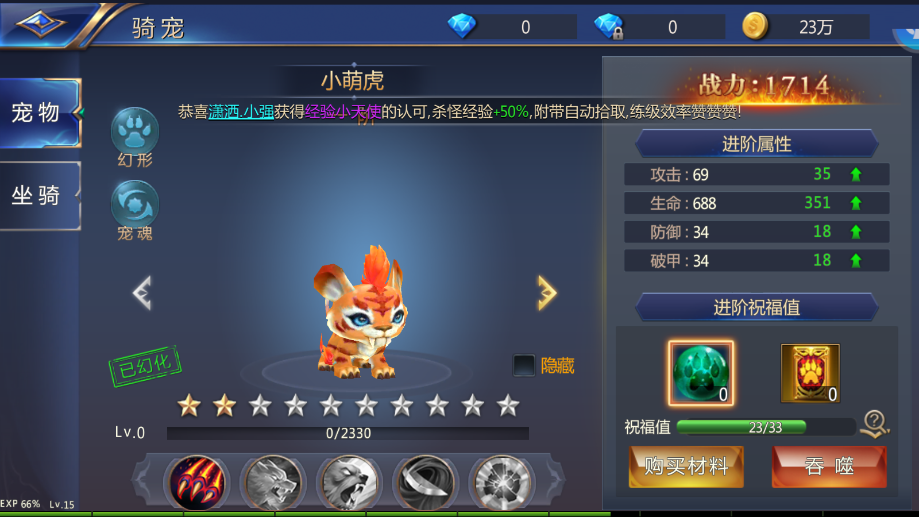This screenshot has width=919, height=517.
Task: Click the gold coin currency icon
Action: tap(756, 27)
